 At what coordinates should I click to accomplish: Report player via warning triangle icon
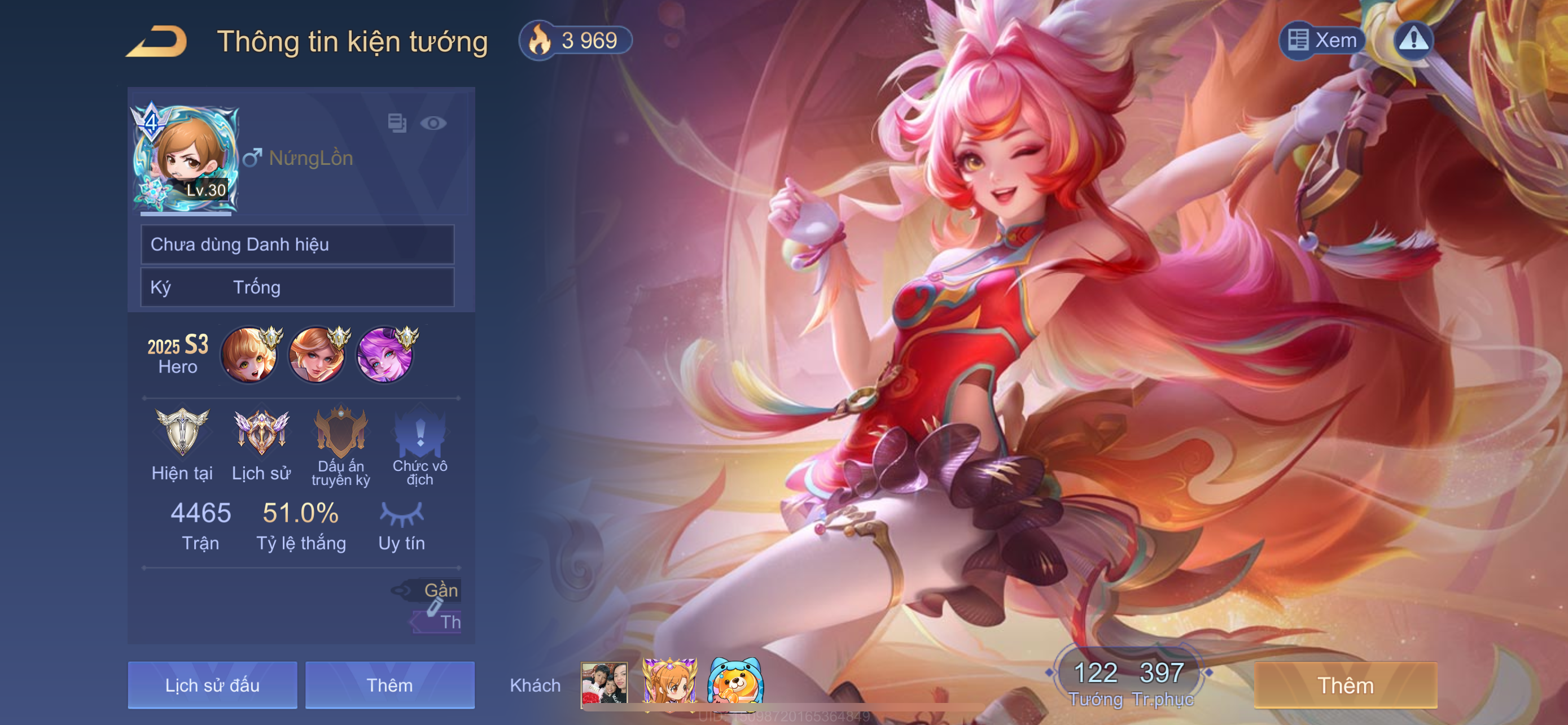click(1413, 40)
